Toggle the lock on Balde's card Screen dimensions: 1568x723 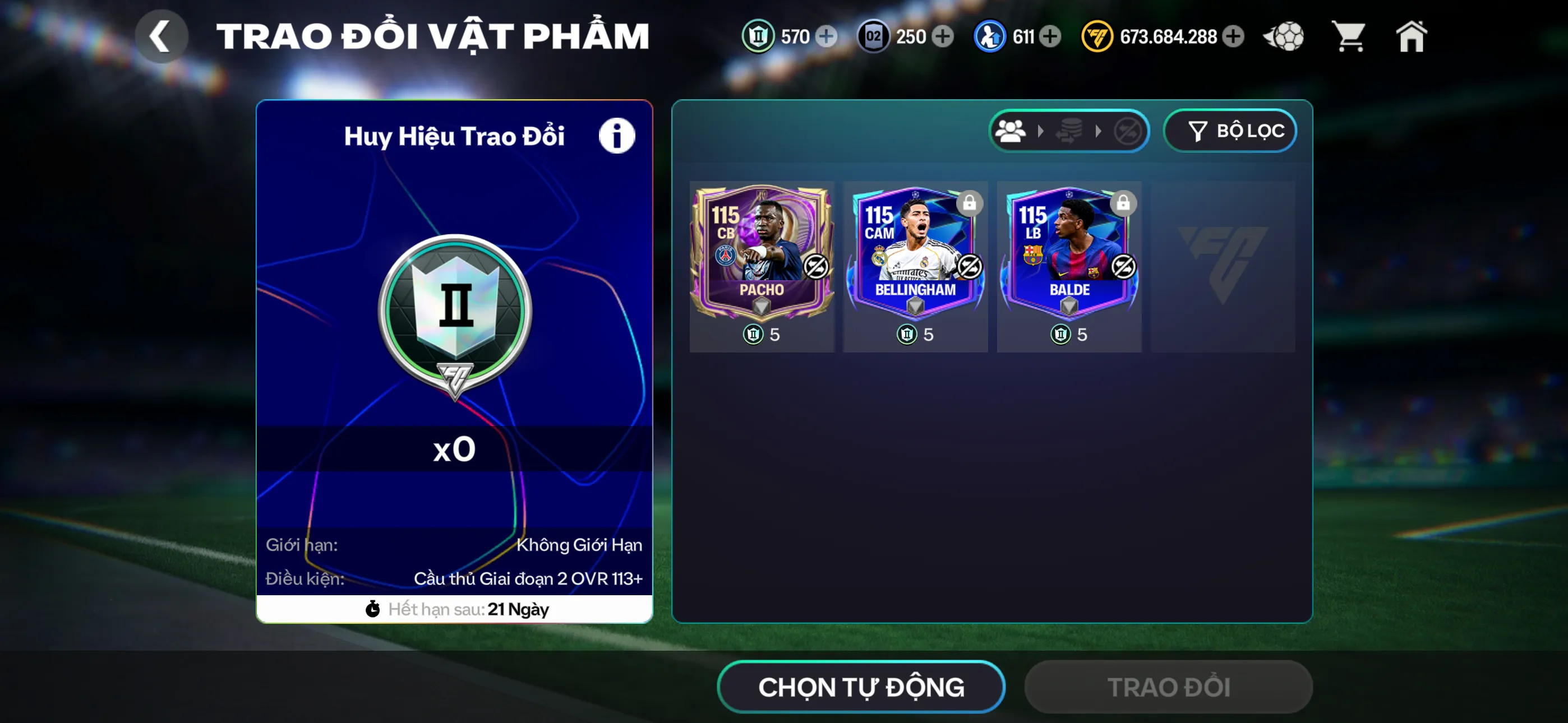(1124, 204)
